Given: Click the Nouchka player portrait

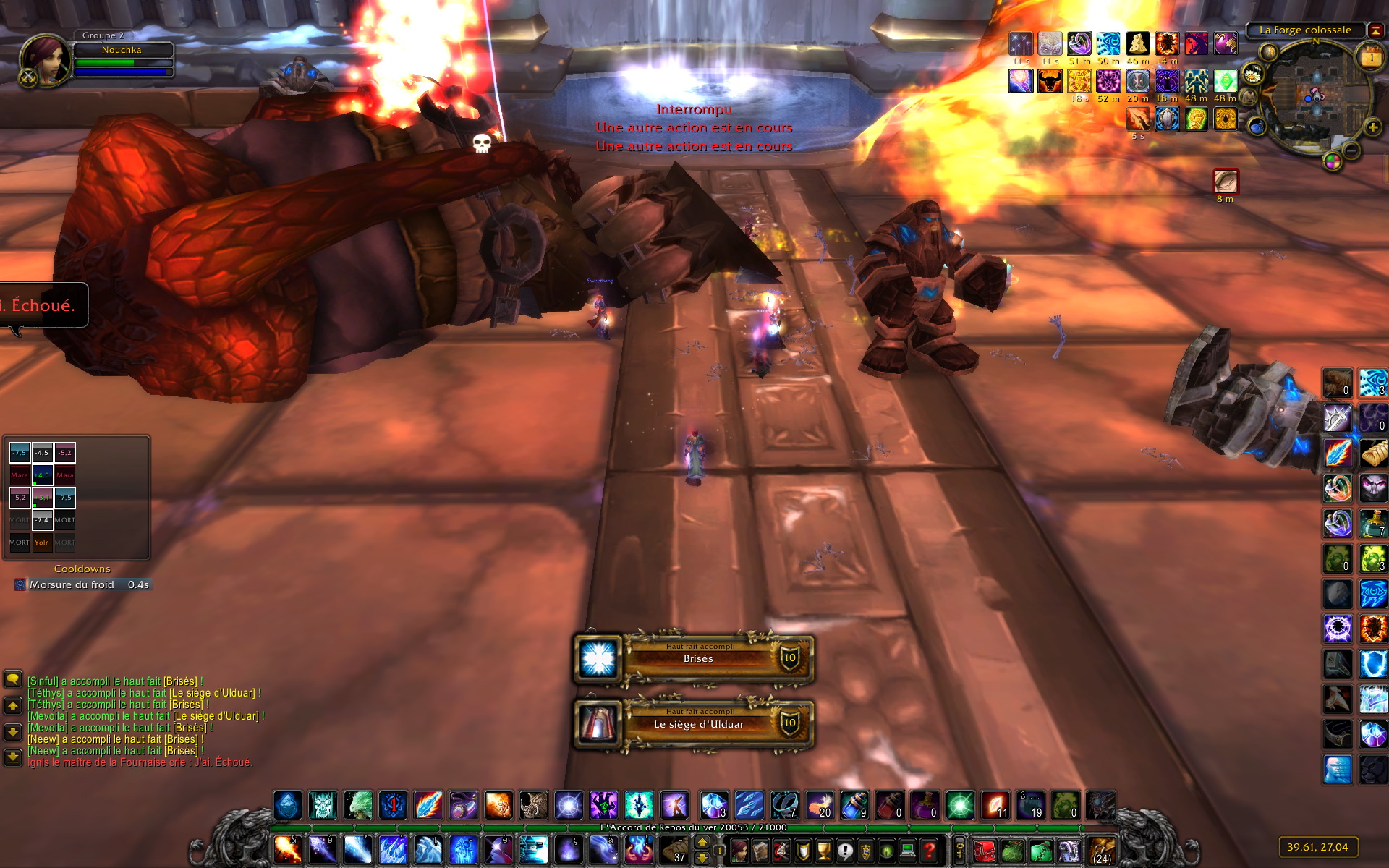Looking at the screenshot, I should 45,59.
